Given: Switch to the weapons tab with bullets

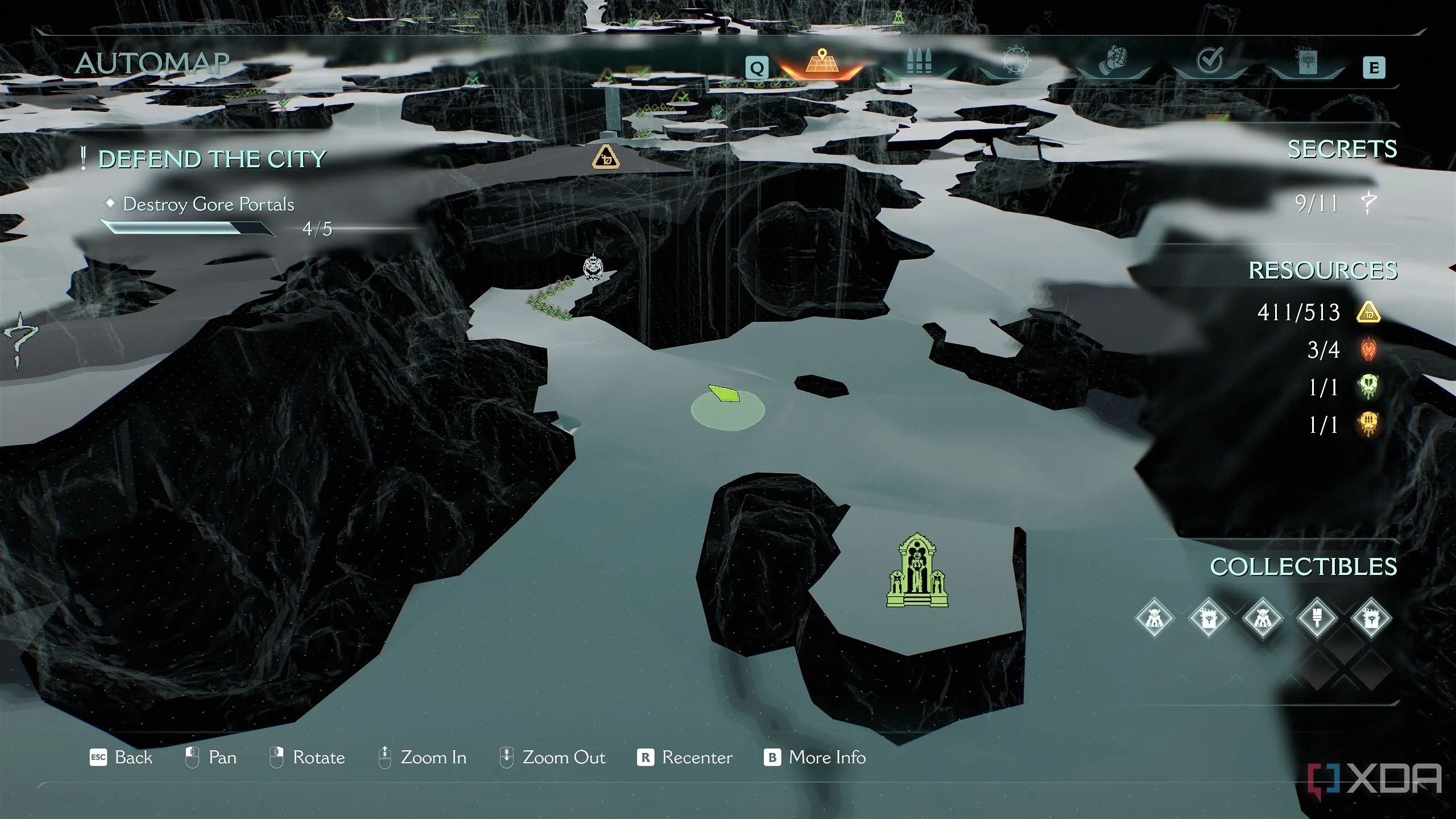Looking at the screenshot, I should [x=919, y=62].
